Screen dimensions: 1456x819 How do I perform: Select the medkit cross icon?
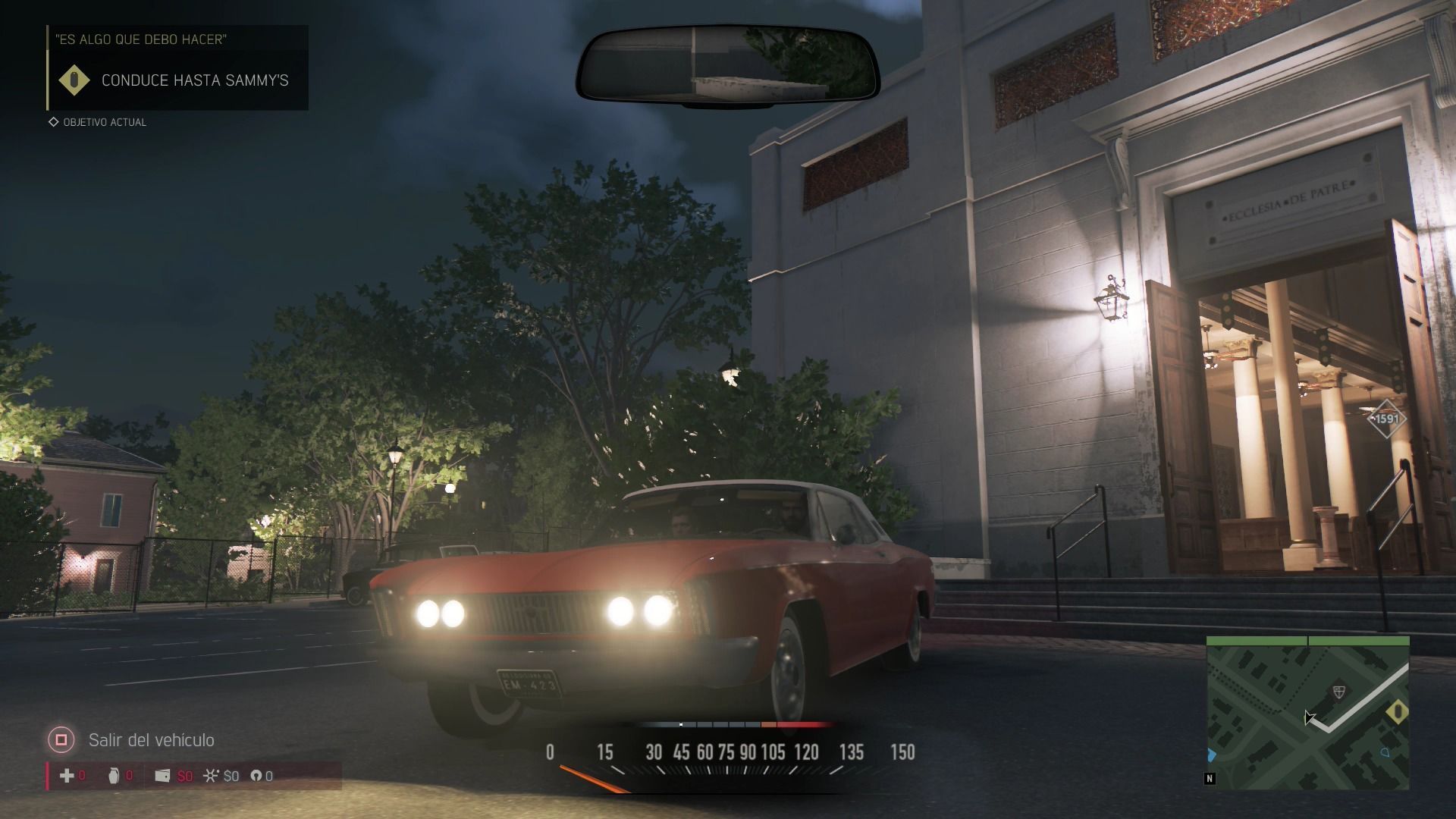coord(67,775)
